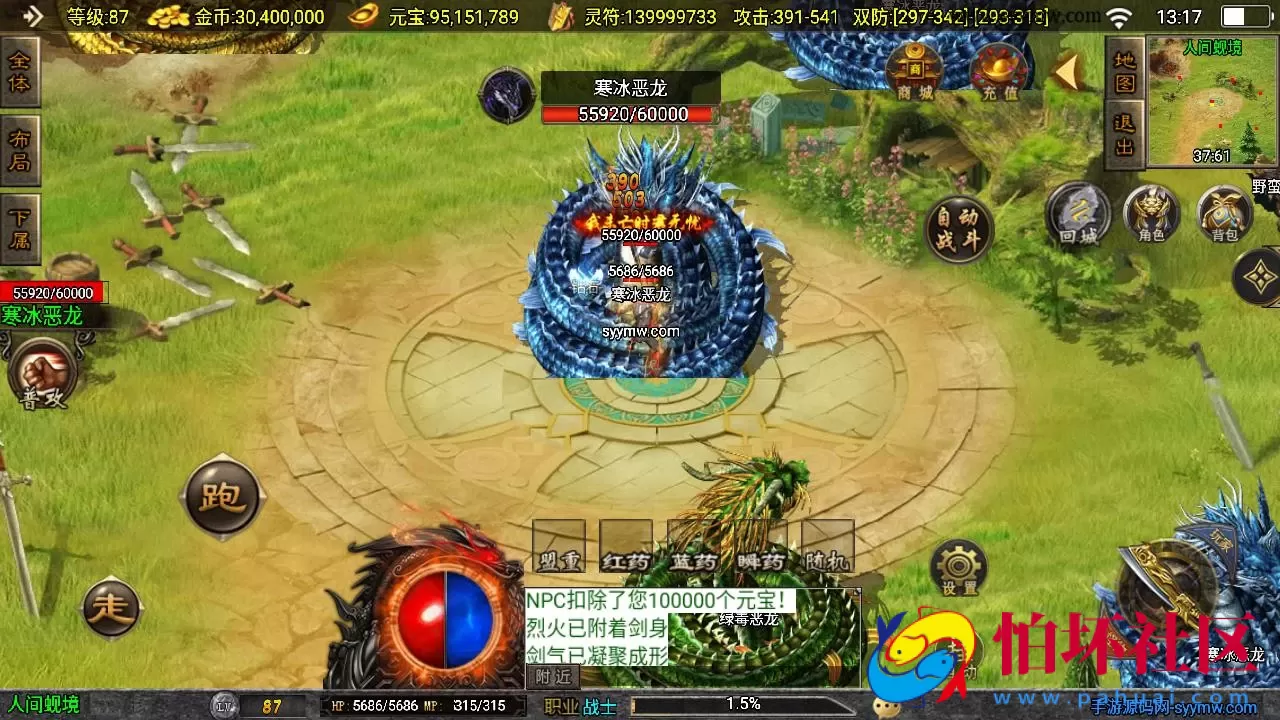This screenshot has width=1280, height=720.
Task: Open the 背包 backpack icon
Action: click(x=1225, y=214)
